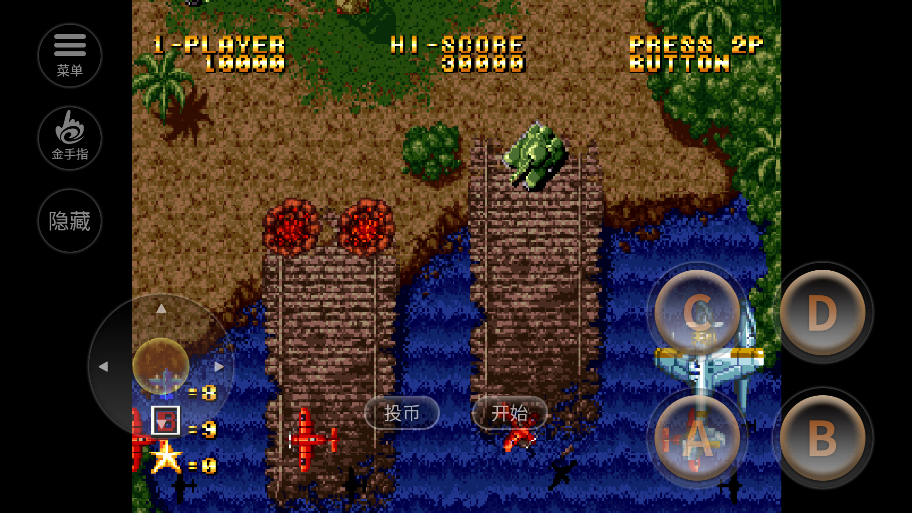
Task: Open the emulator 菜单 menu button
Action: coord(70,55)
